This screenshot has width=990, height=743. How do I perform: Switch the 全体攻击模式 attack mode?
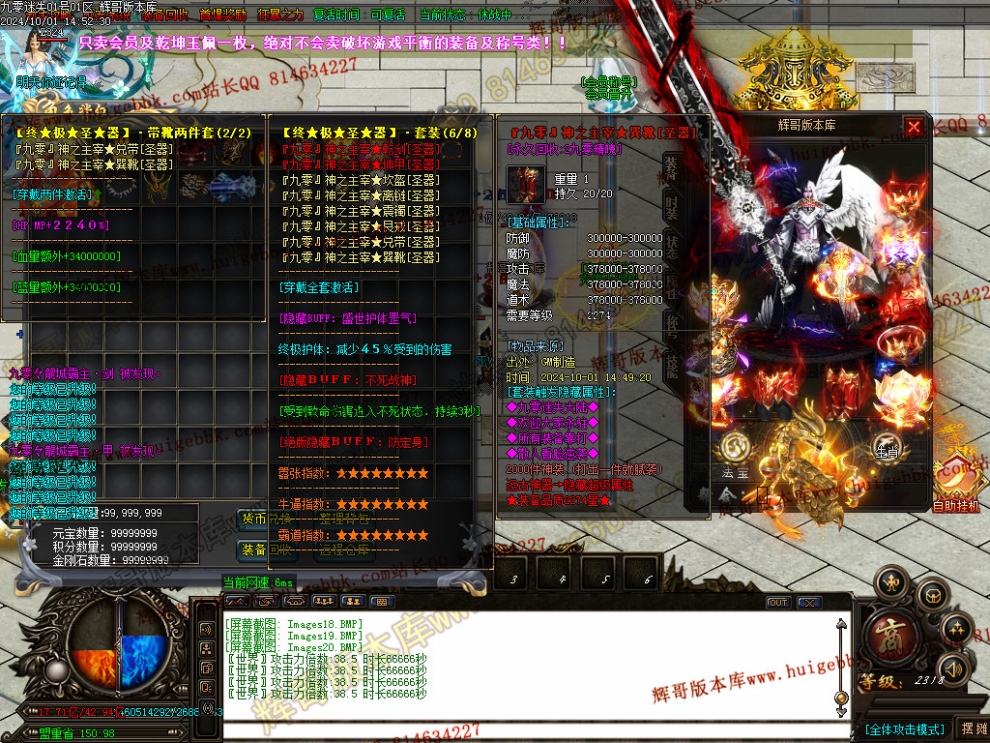tap(905, 729)
